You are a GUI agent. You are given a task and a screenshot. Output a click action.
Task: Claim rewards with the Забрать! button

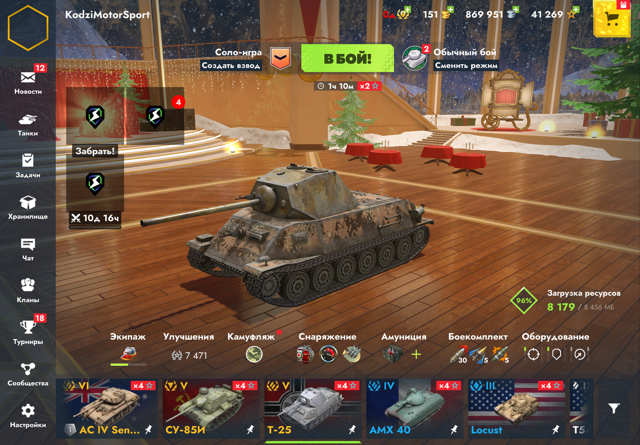(95, 151)
